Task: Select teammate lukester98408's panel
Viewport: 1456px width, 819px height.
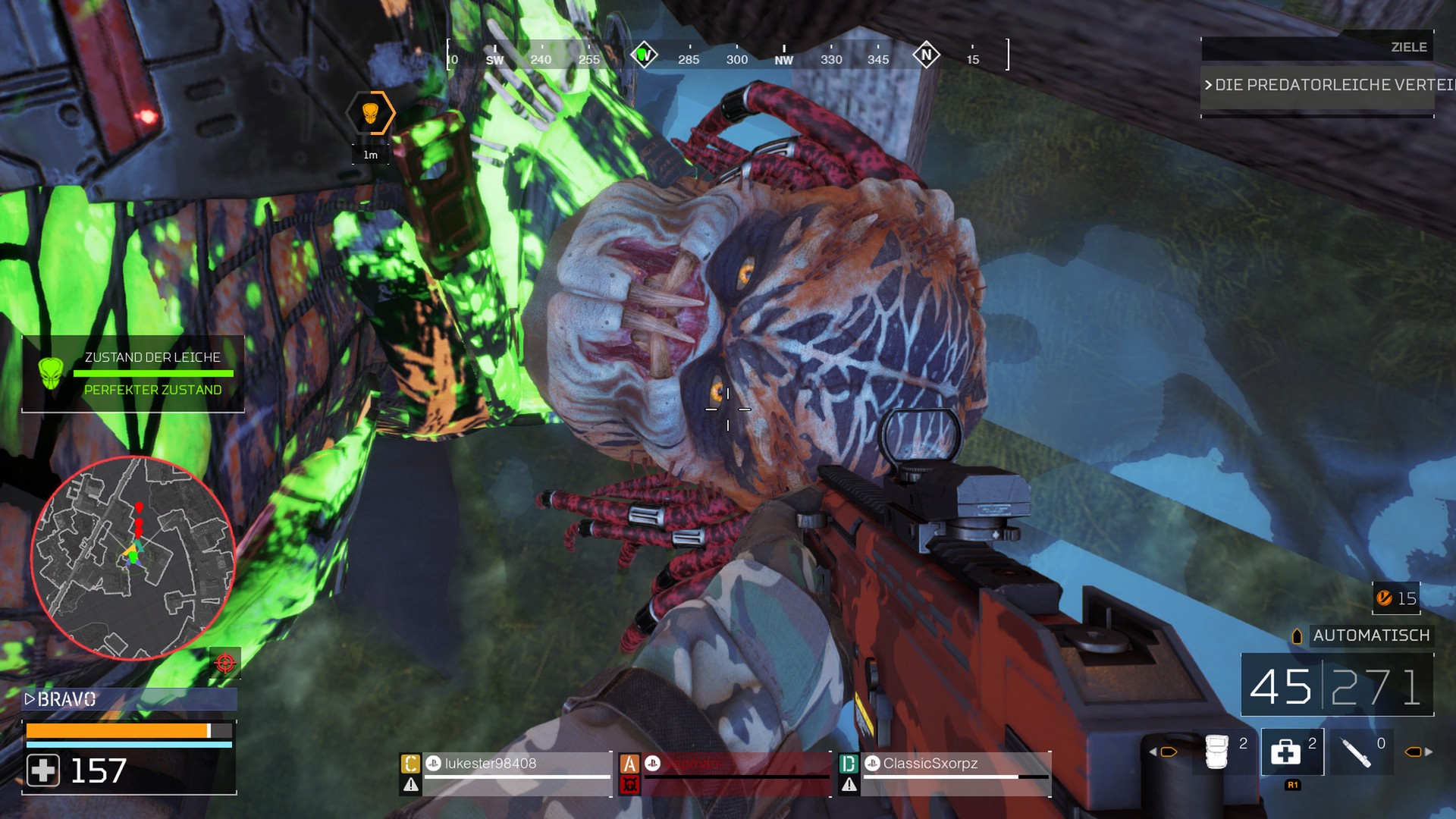Action: [x=505, y=773]
